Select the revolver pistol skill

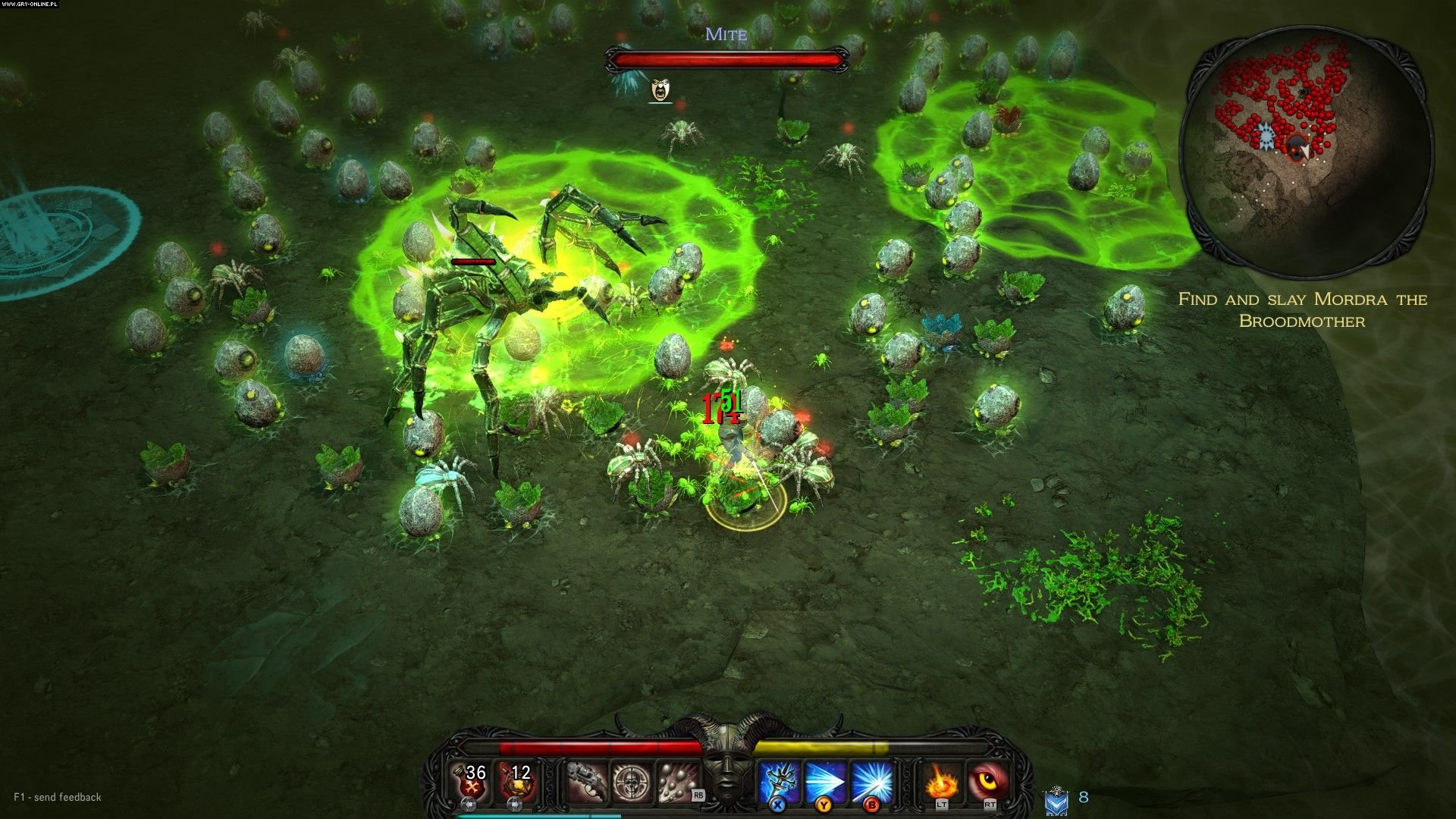click(x=587, y=782)
